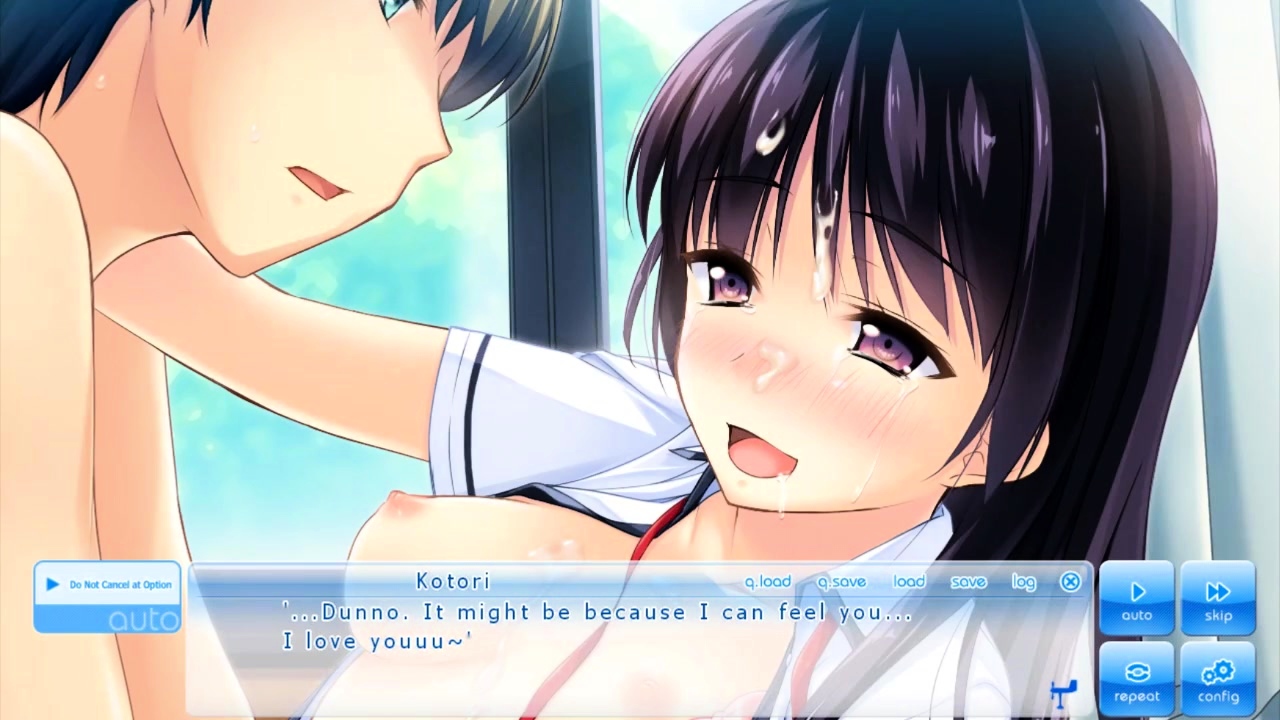Open the save menu

[x=968, y=582]
